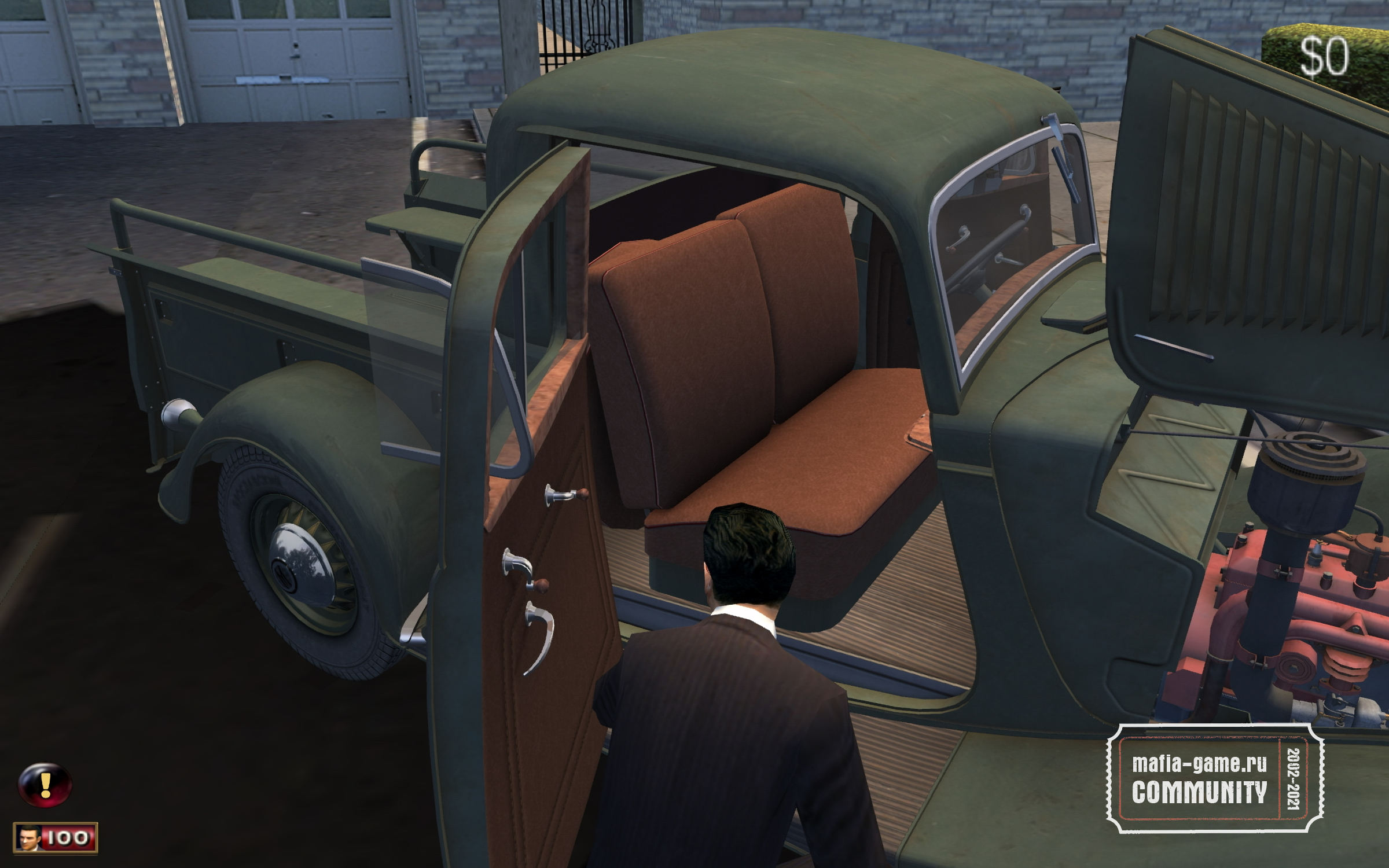
Task: Click the red exclamation objective icon
Action: coord(45,785)
